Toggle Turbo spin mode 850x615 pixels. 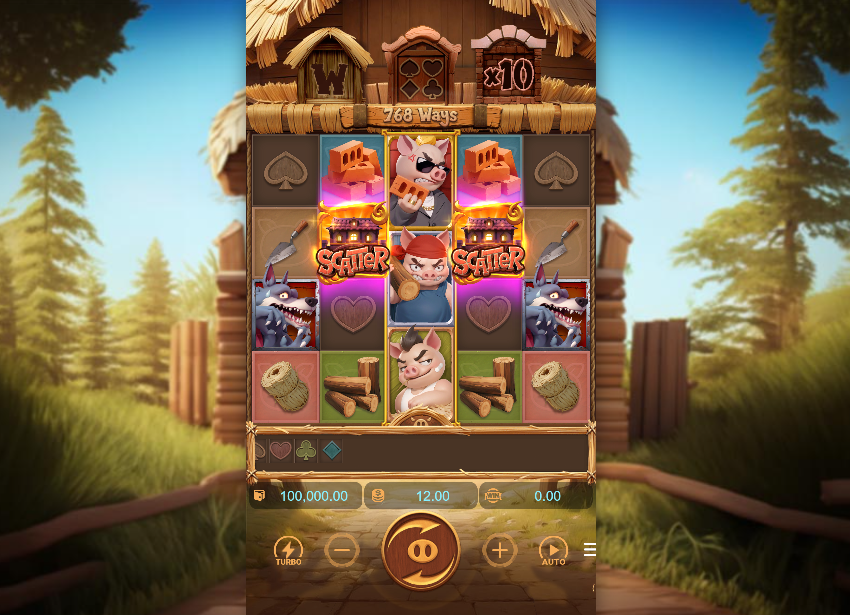[x=288, y=550]
